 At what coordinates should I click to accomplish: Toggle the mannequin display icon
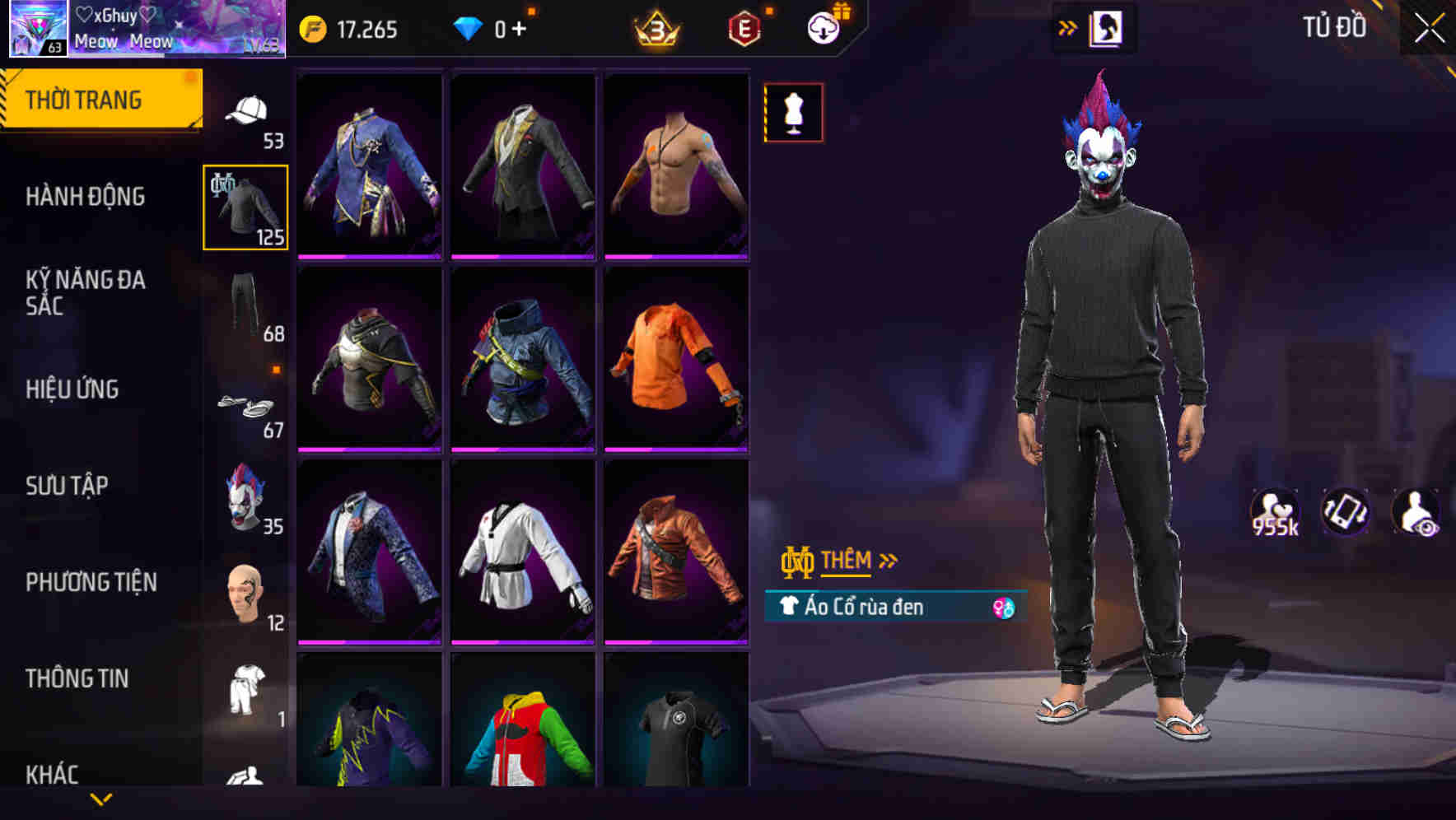[x=793, y=112]
